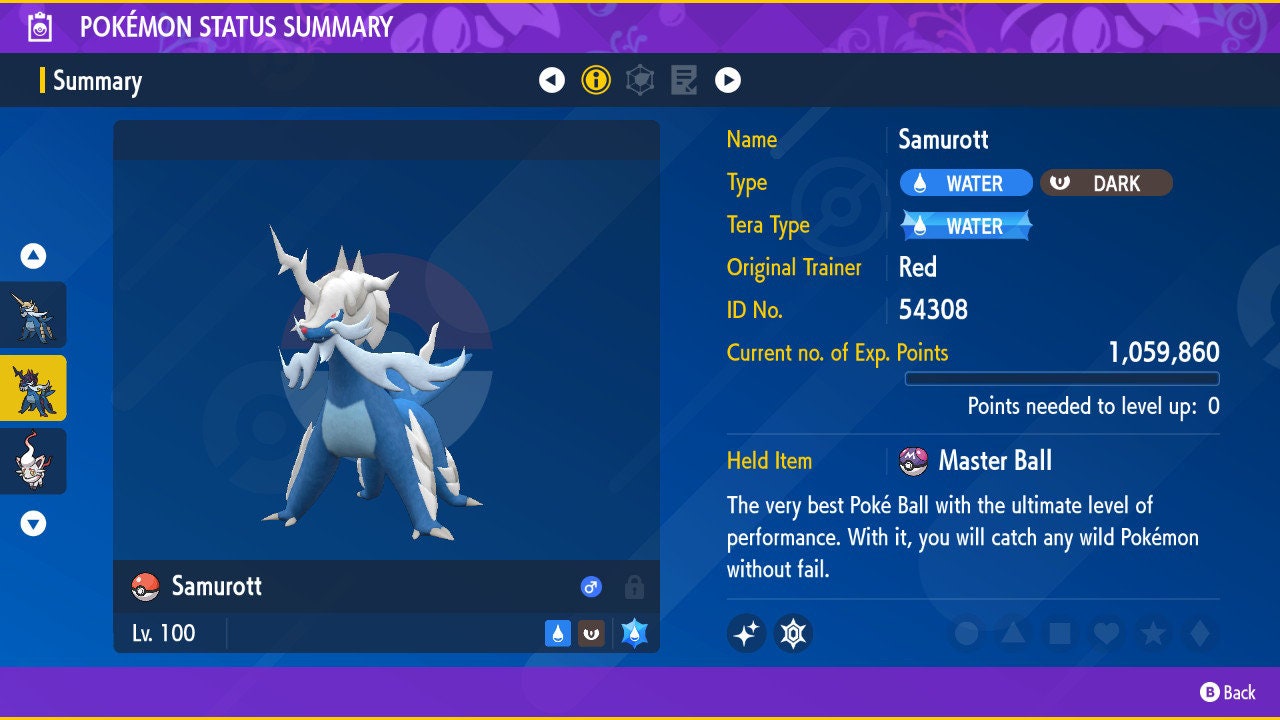This screenshot has height=720, width=1280.
Task: Toggle the lock icon on the model panel
Action: pyautogui.click(x=632, y=587)
